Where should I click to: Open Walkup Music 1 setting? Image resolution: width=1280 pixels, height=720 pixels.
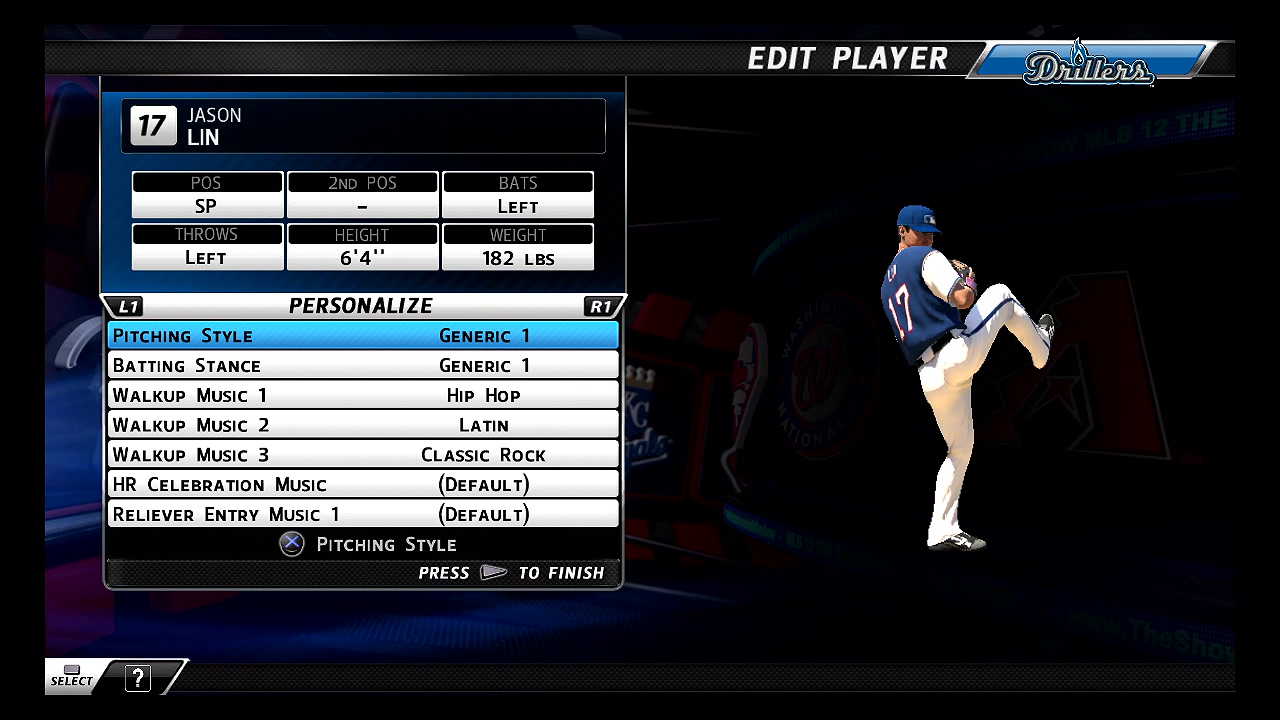[362, 395]
